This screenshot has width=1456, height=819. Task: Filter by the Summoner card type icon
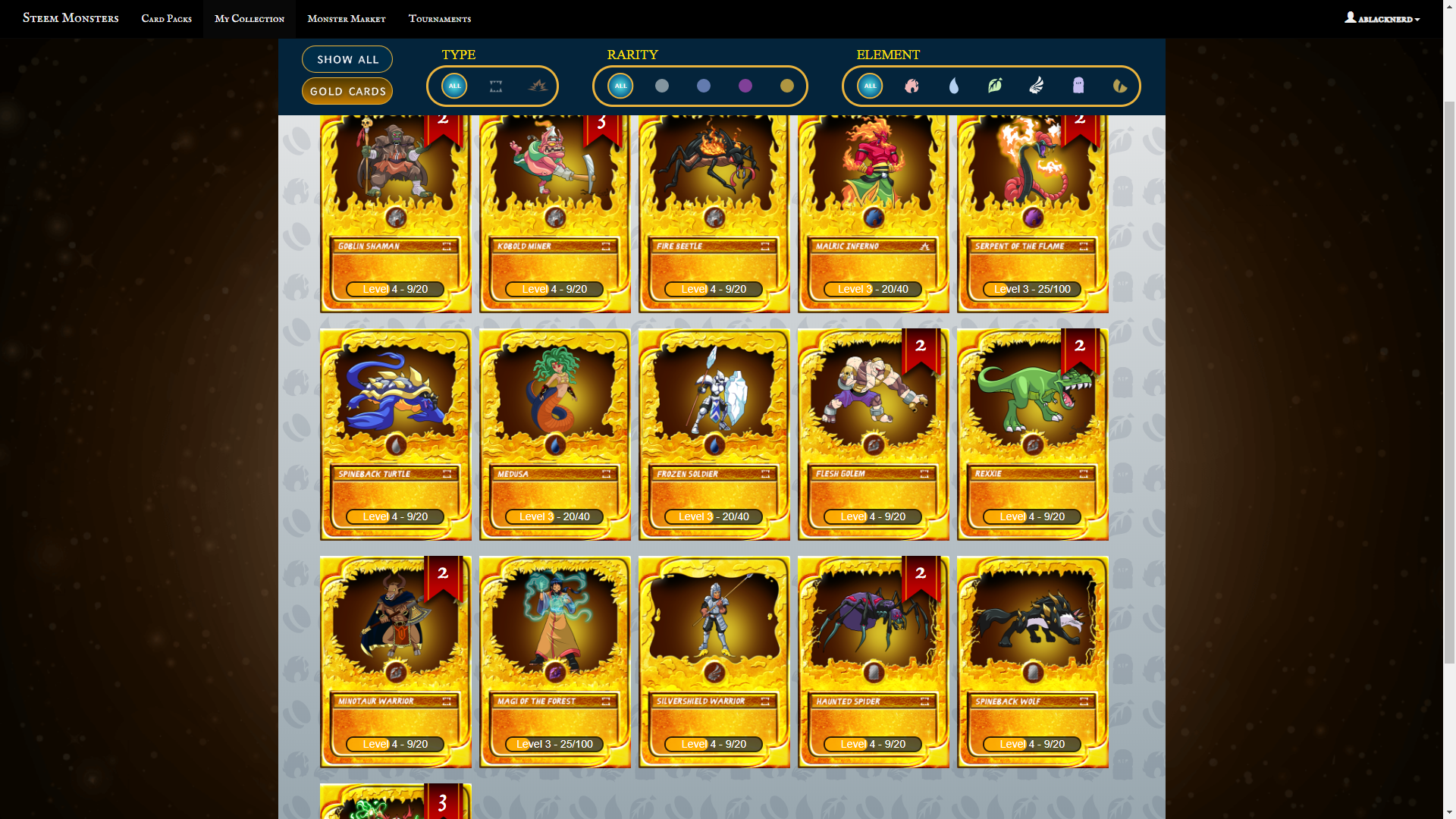[497, 86]
